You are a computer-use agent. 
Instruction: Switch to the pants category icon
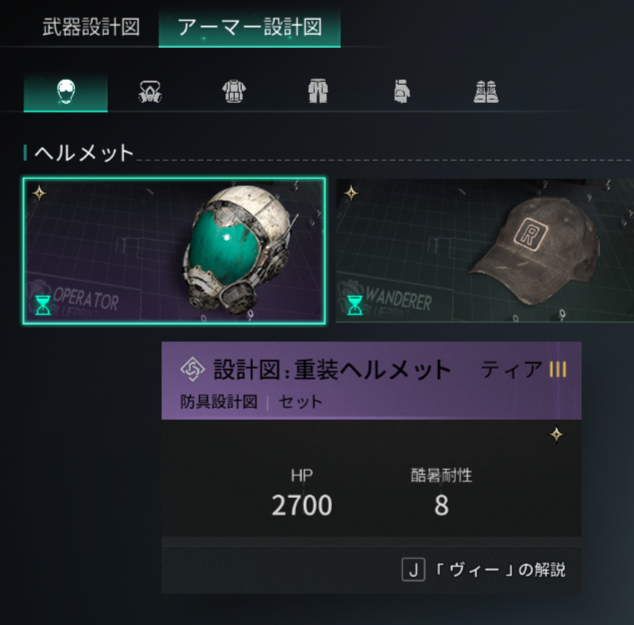pyautogui.click(x=319, y=92)
